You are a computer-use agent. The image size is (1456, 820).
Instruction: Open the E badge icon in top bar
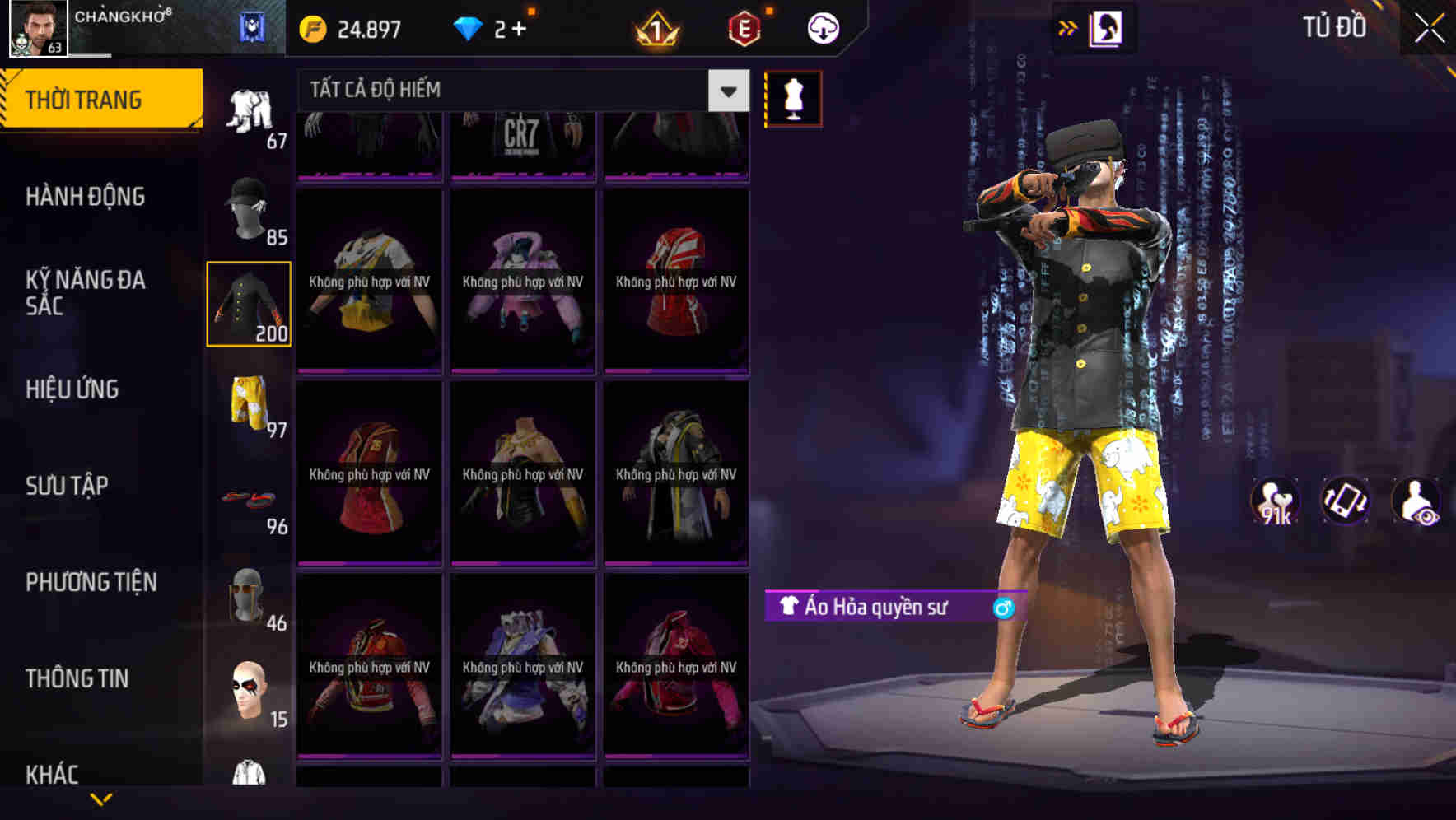(744, 27)
